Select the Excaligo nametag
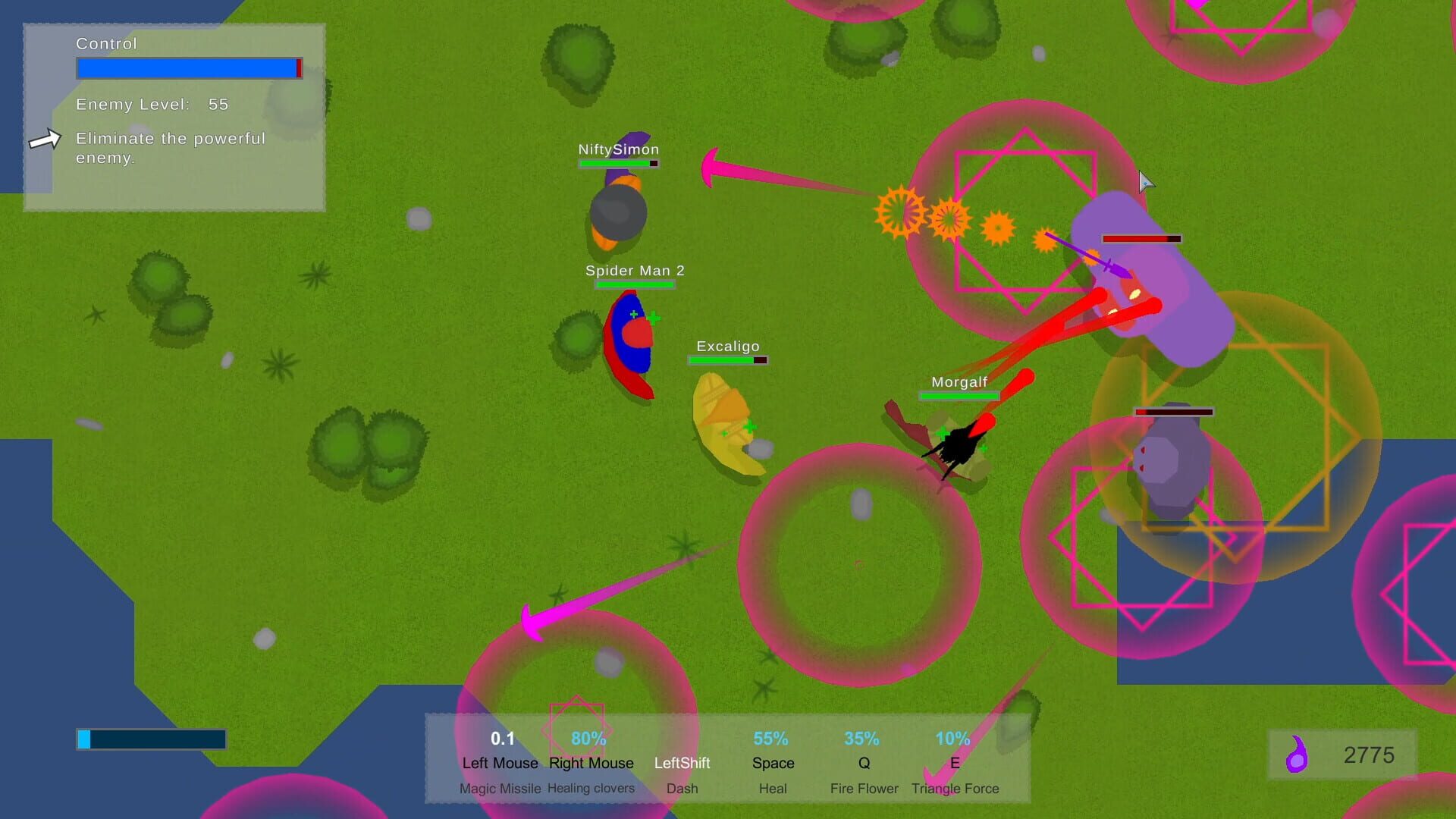 click(x=727, y=346)
